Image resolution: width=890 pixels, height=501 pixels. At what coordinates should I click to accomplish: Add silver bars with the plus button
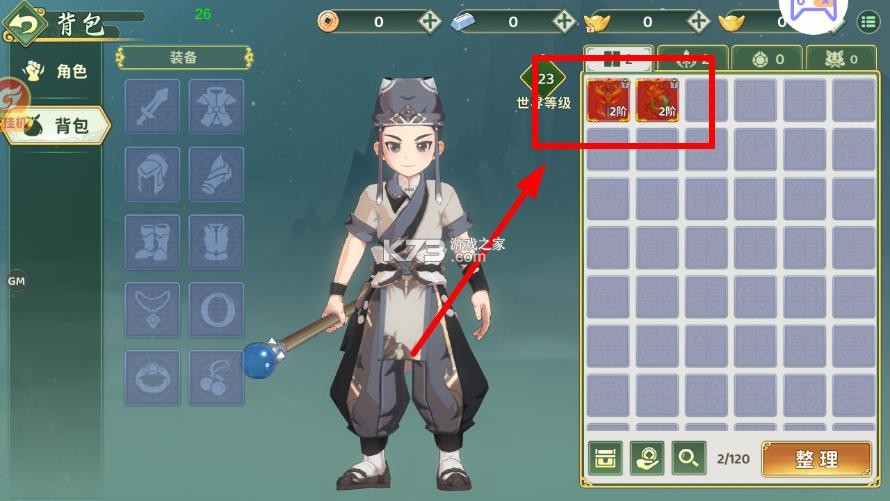point(564,21)
